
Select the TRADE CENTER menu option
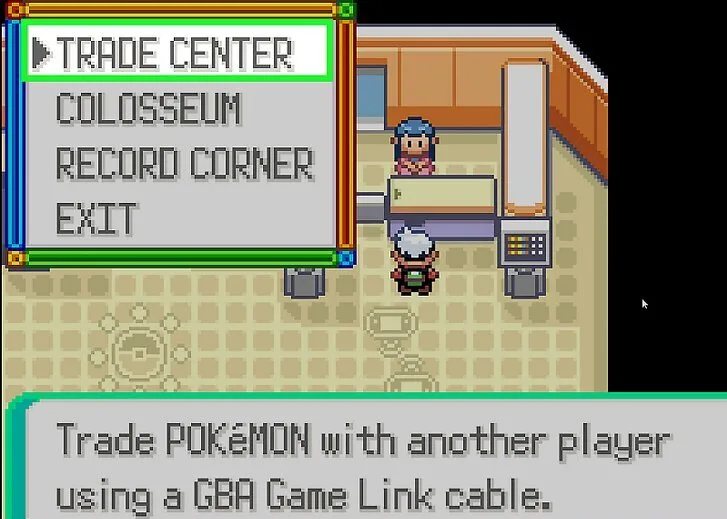pos(174,53)
